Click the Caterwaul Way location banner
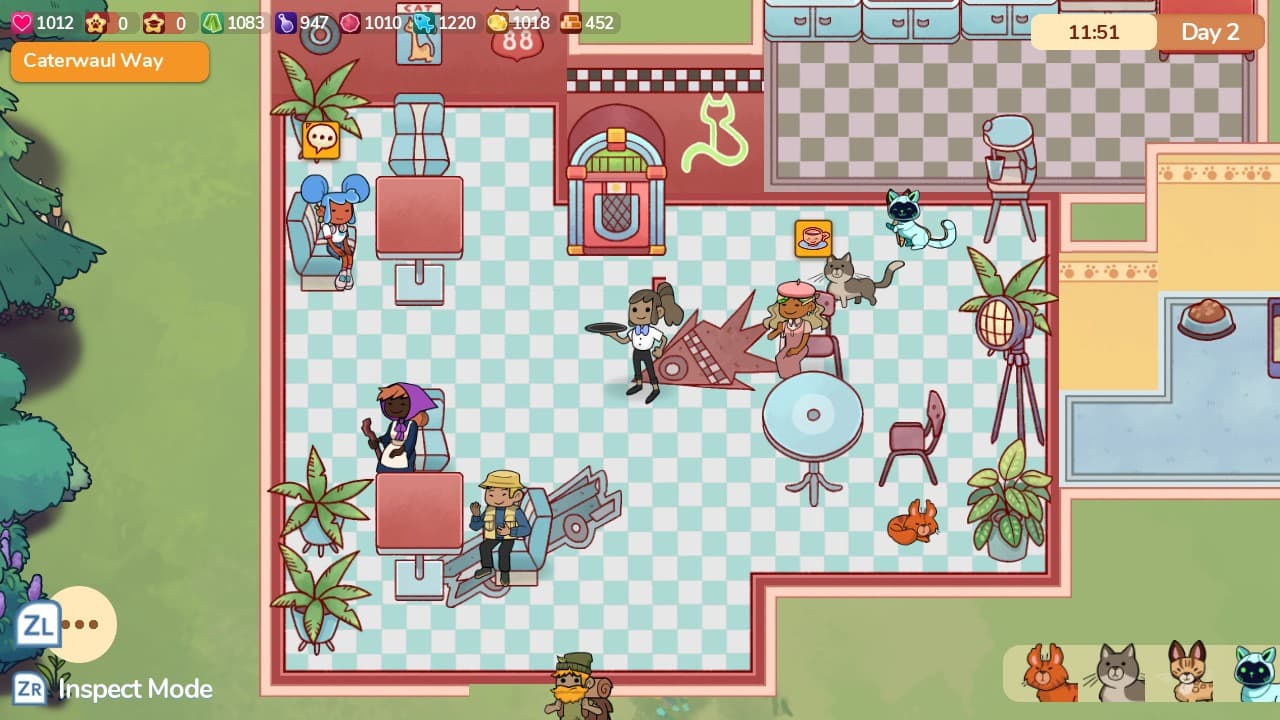Screen dimensions: 1280x720 [109, 62]
